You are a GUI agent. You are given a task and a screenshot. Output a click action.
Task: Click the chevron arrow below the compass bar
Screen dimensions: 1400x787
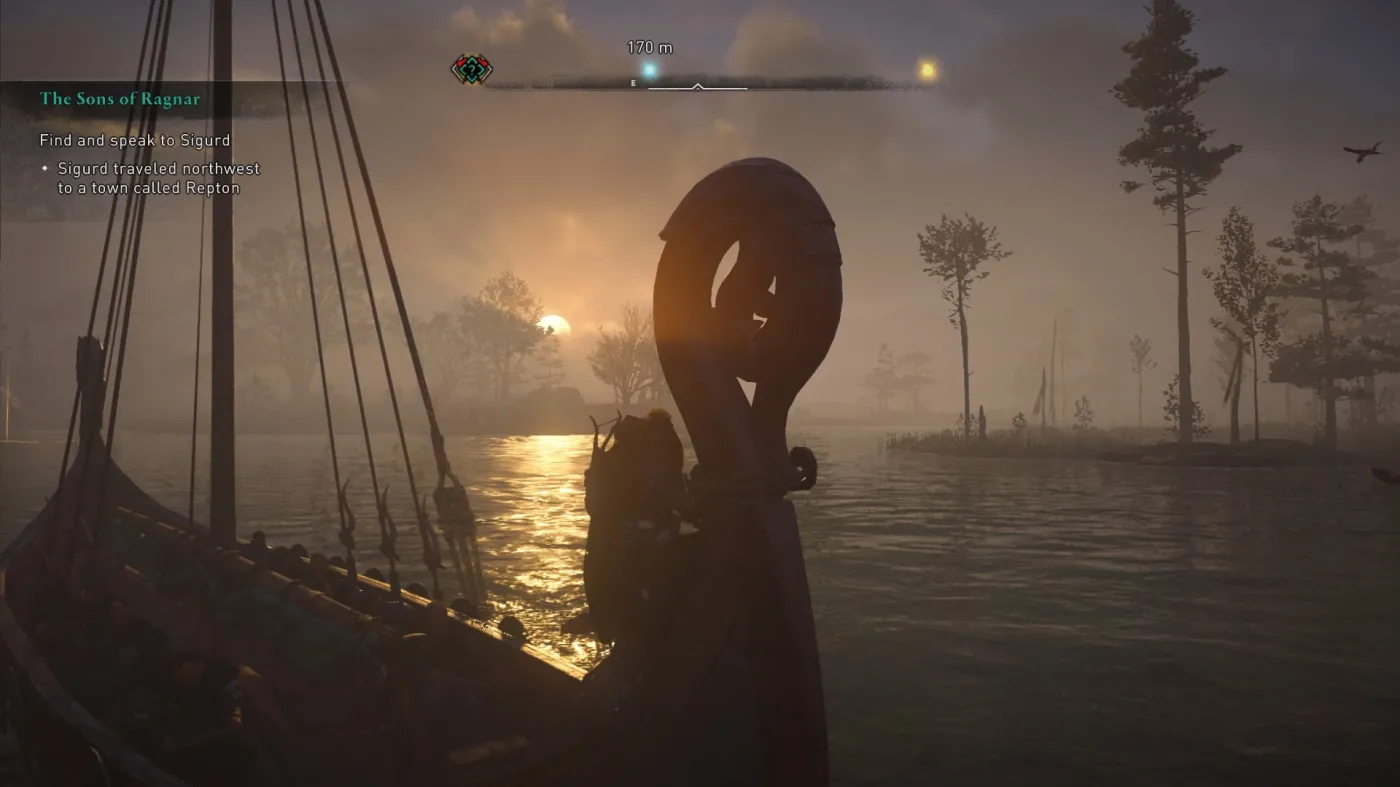(700, 88)
